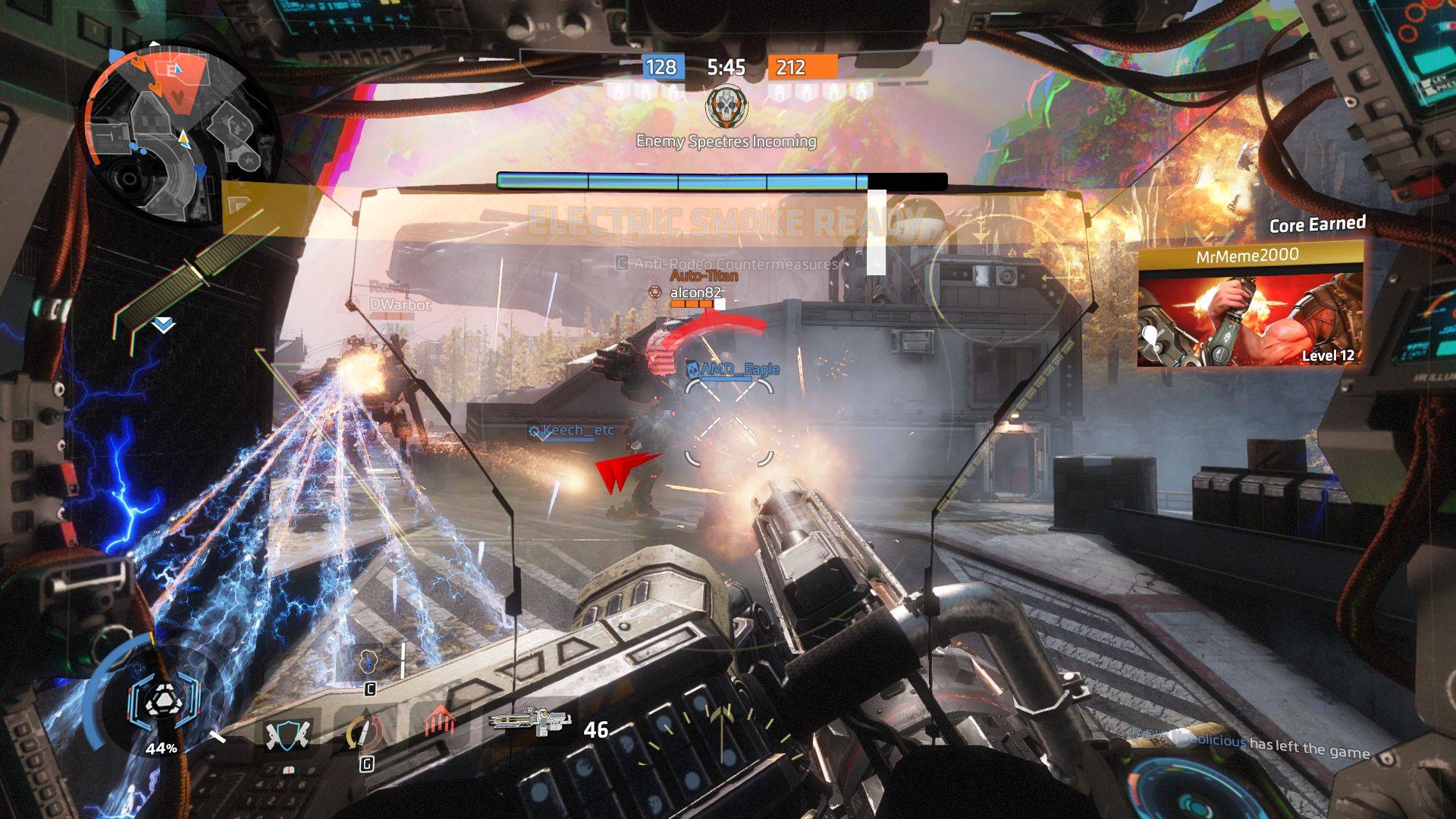This screenshot has height=819, width=1456.
Task: Click the titan core meter icon
Action: click(162, 704)
